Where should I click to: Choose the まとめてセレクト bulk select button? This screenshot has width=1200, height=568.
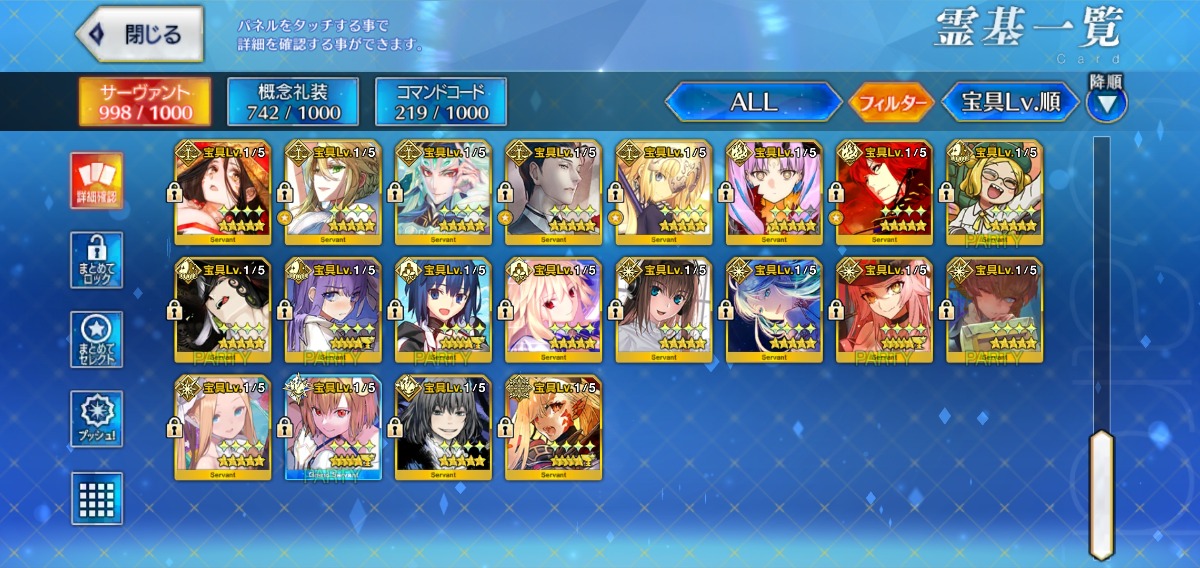click(x=97, y=340)
